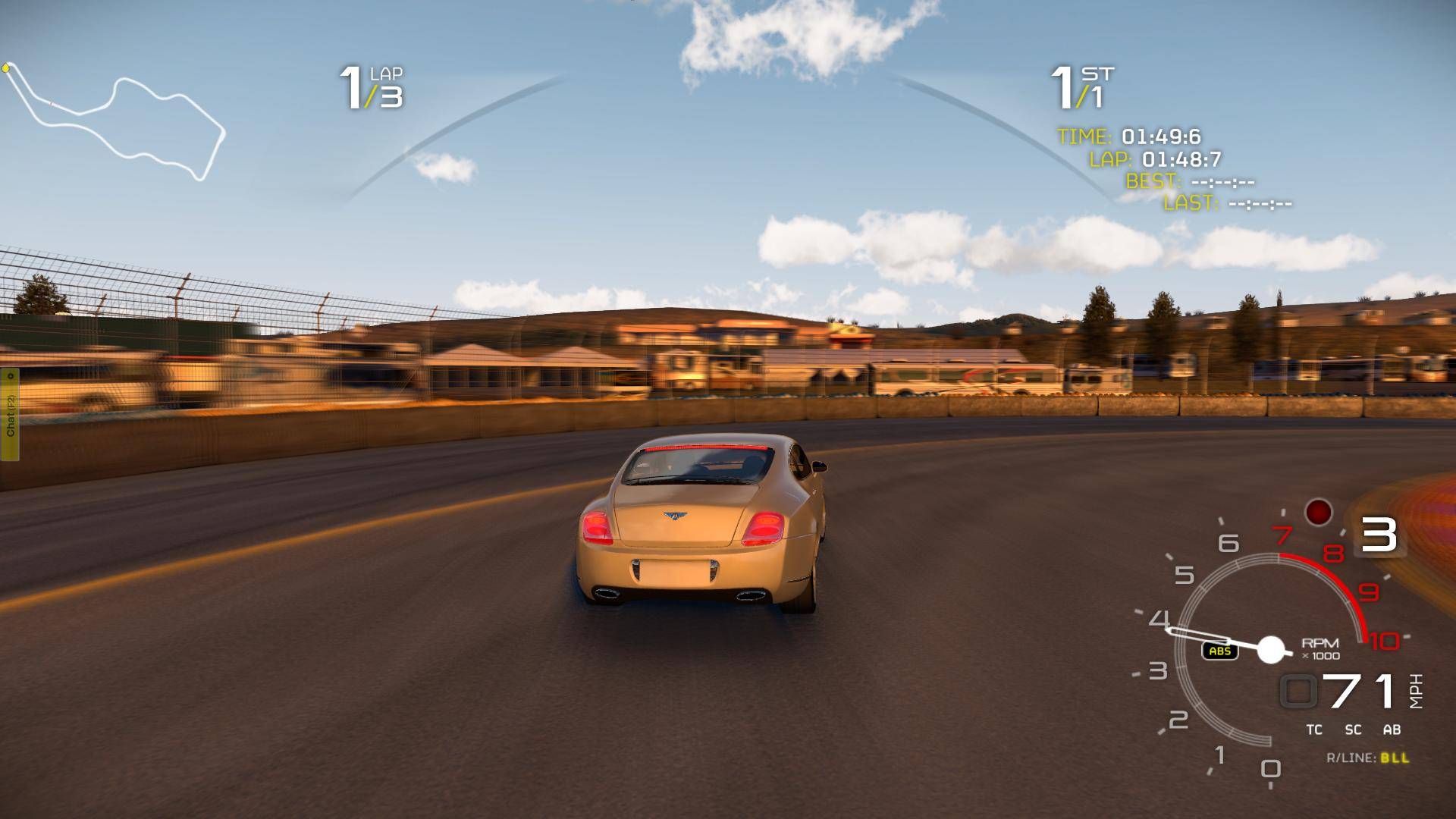This screenshot has height=819, width=1456.
Task: Open the Chat side tab
Action: coord(10,415)
